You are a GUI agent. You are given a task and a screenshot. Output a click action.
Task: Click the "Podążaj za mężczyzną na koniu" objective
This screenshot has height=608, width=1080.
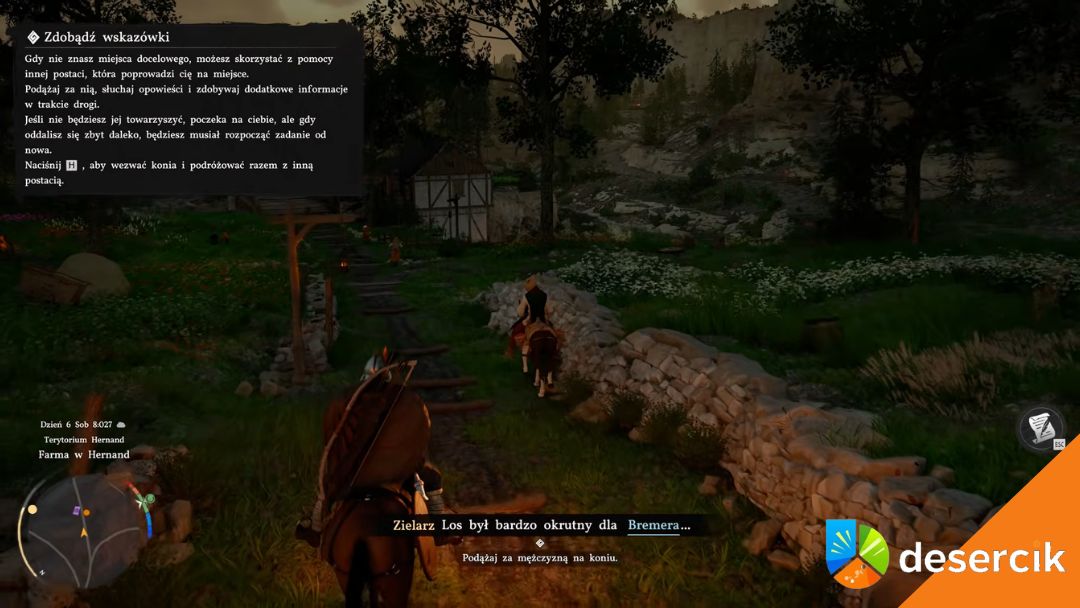pyautogui.click(x=540, y=557)
